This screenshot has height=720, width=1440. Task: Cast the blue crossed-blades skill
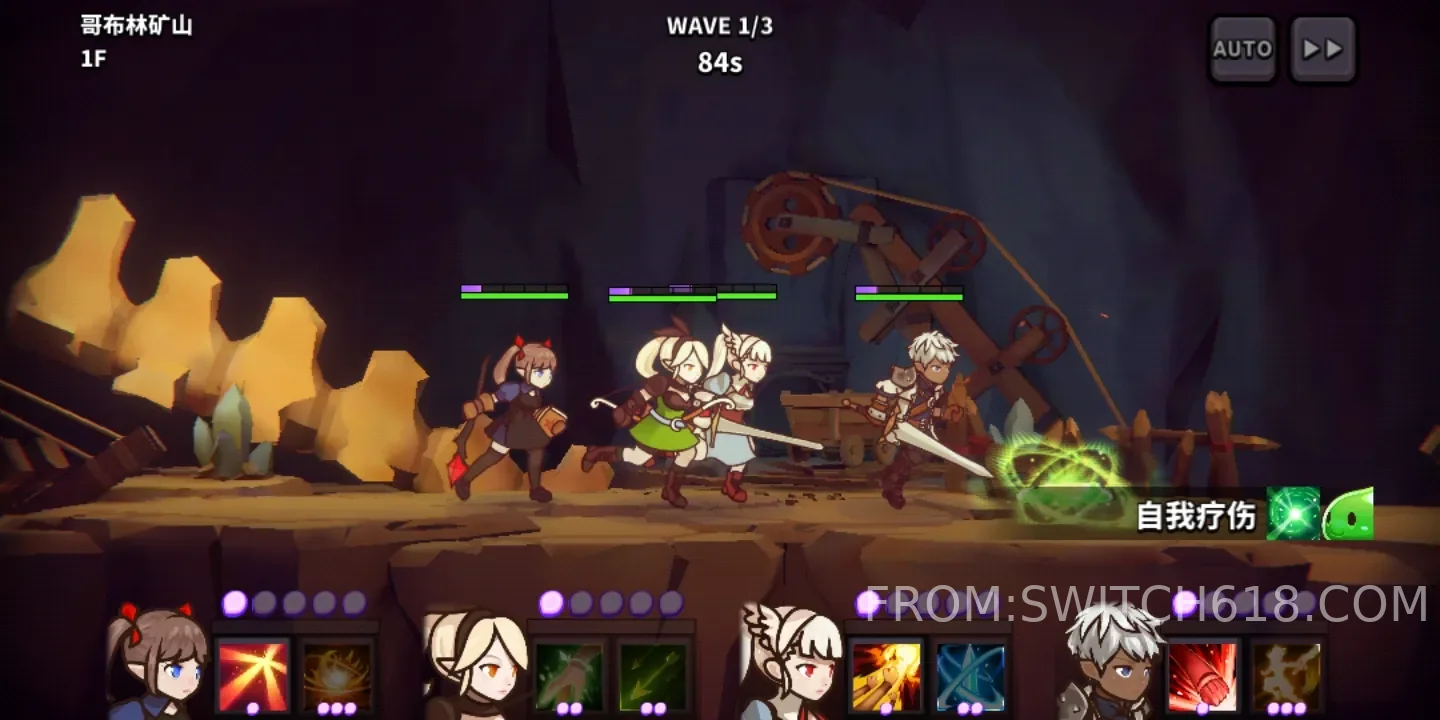[970, 676]
